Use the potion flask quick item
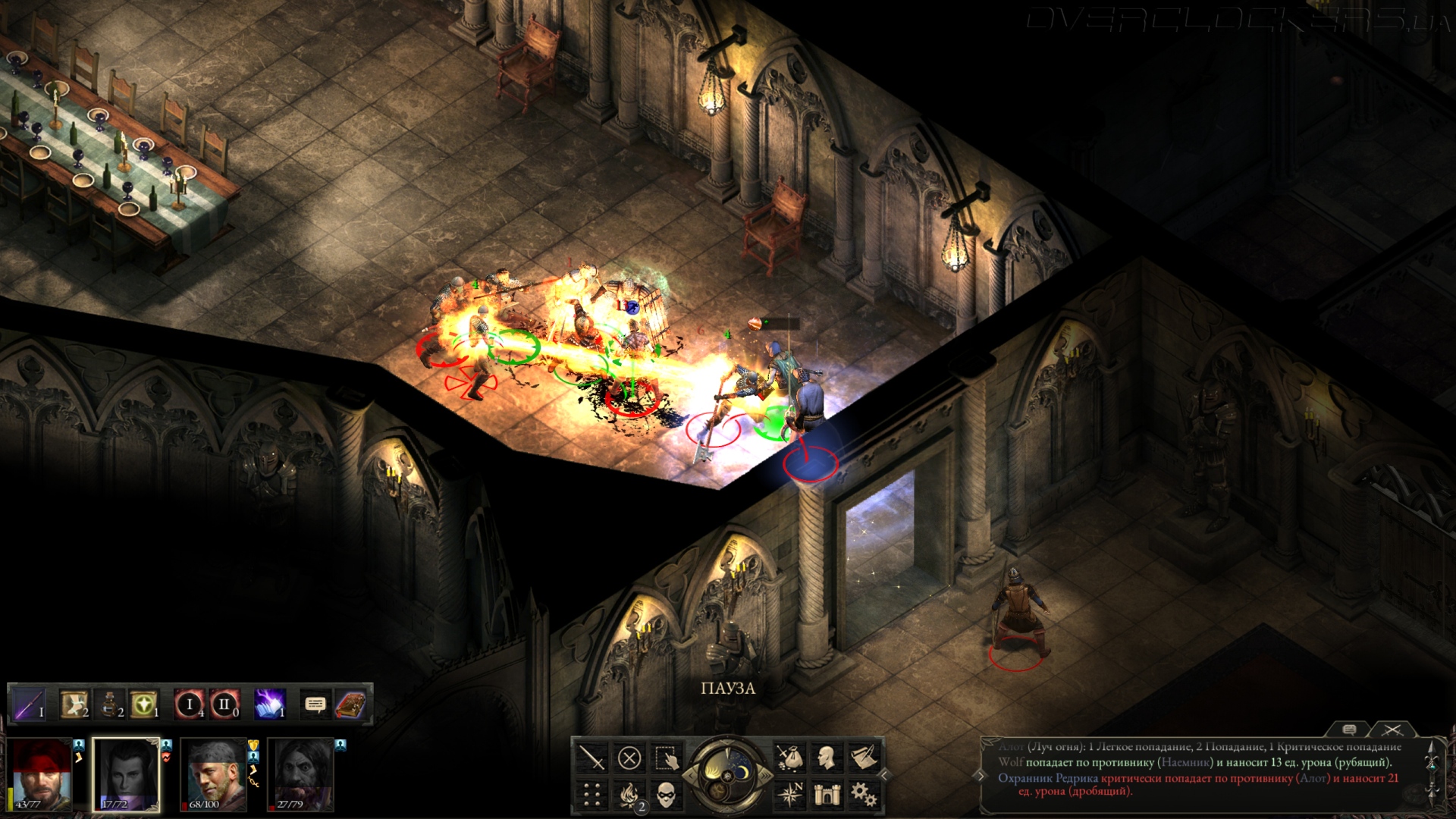 click(109, 705)
